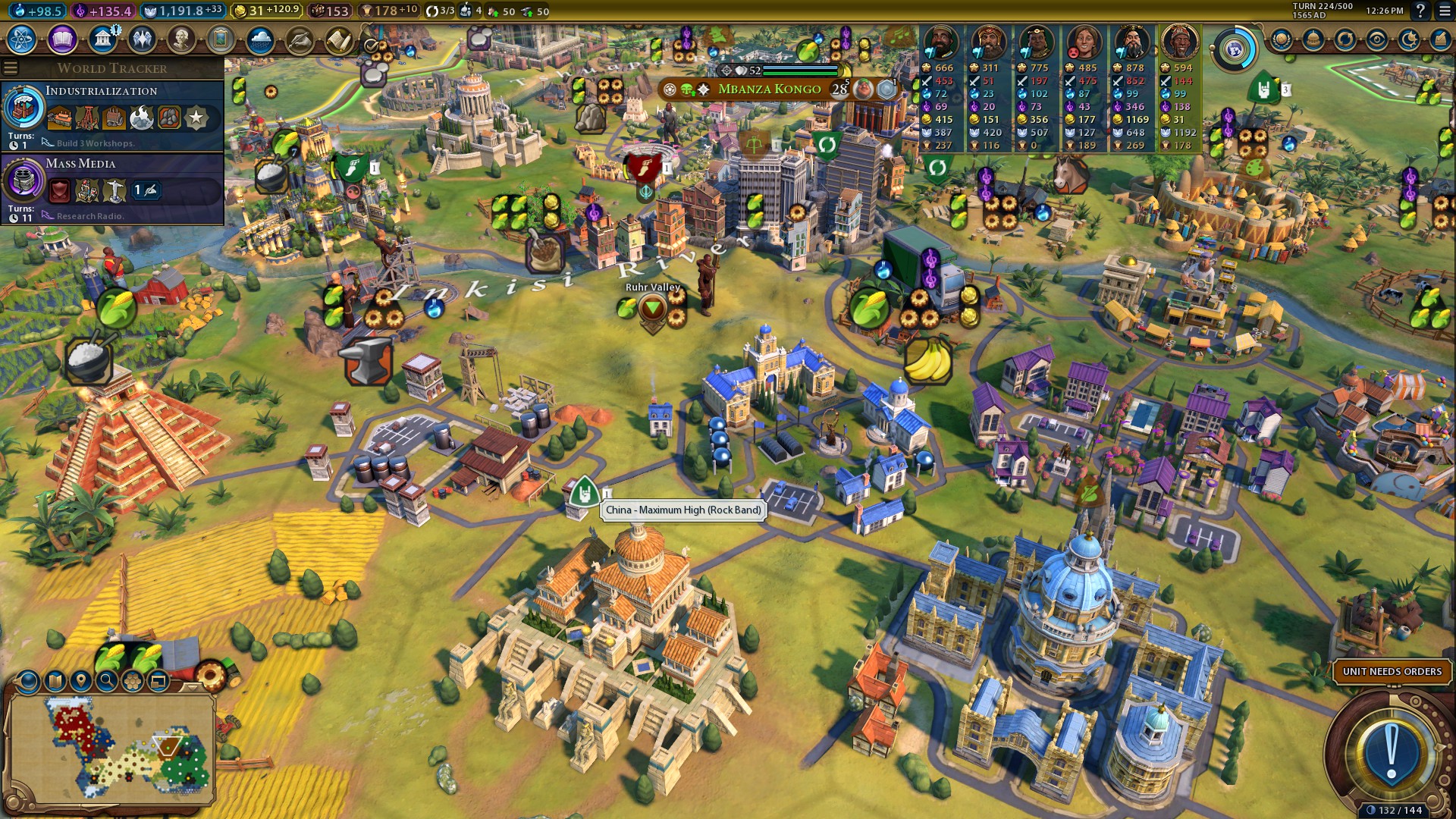Open the Civilopedia question mark
Screen dimensions: 1456x819
[1420, 11]
